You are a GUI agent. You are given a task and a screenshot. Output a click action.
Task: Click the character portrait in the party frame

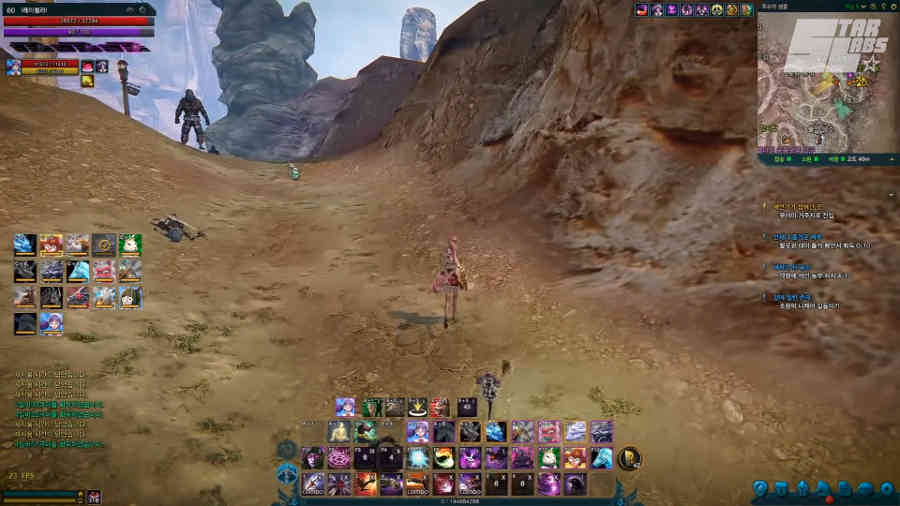click(x=14, y=66)
